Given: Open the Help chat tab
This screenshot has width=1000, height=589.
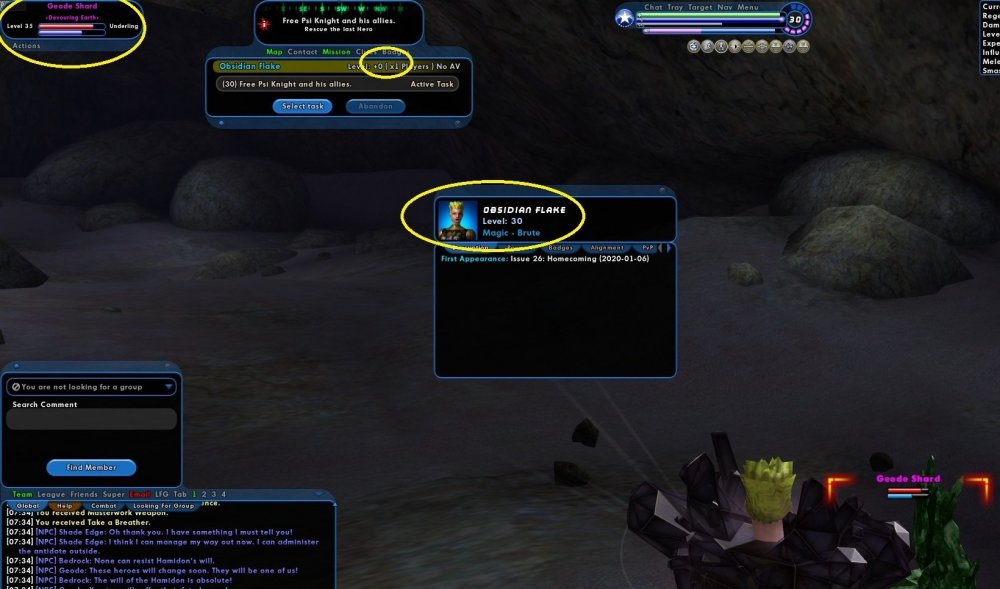Looking at the screenshot, I should pos(65,506).
